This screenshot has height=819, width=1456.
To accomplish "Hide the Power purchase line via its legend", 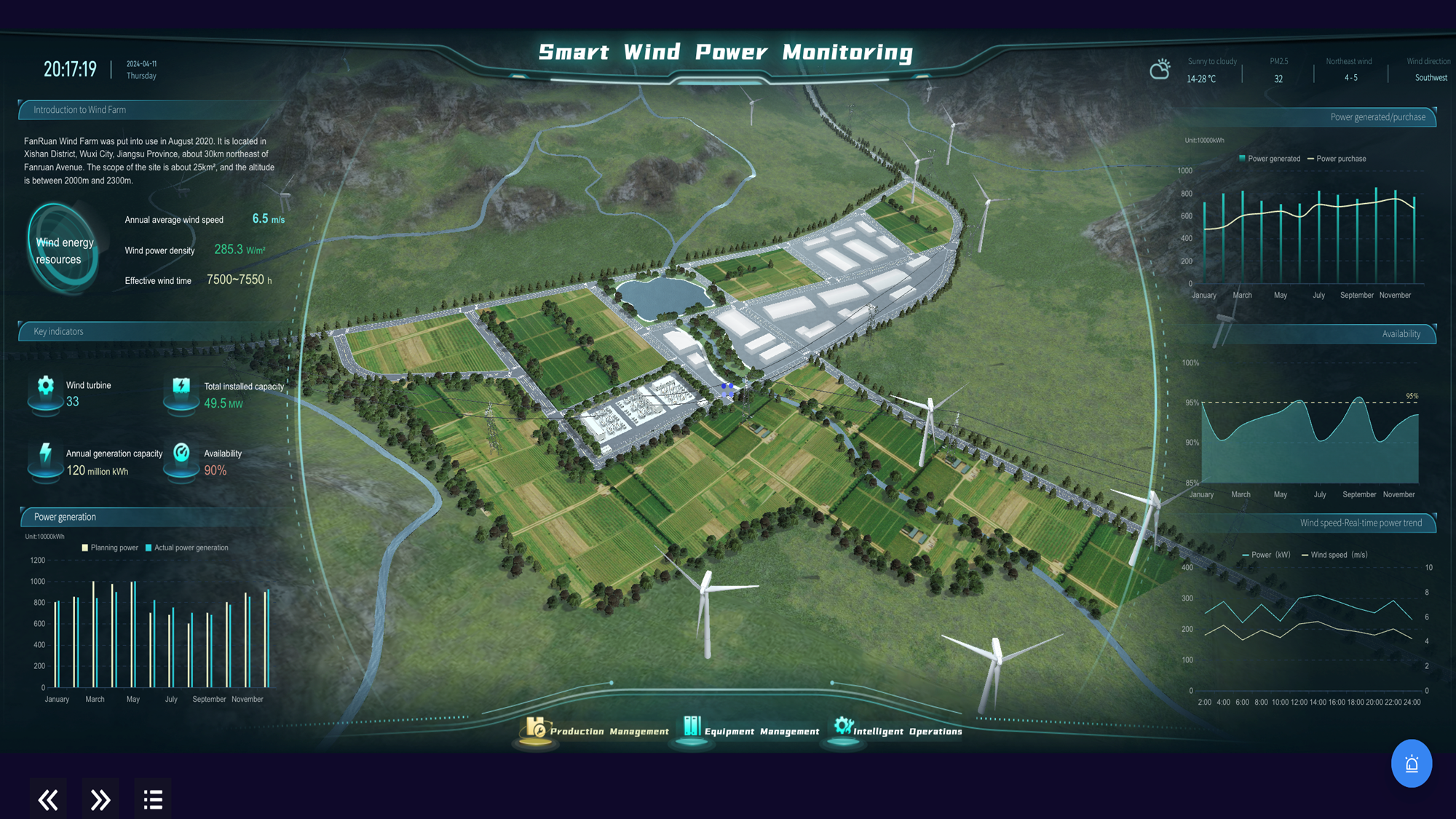I will pyautogui.click(x=1338, y=158).
